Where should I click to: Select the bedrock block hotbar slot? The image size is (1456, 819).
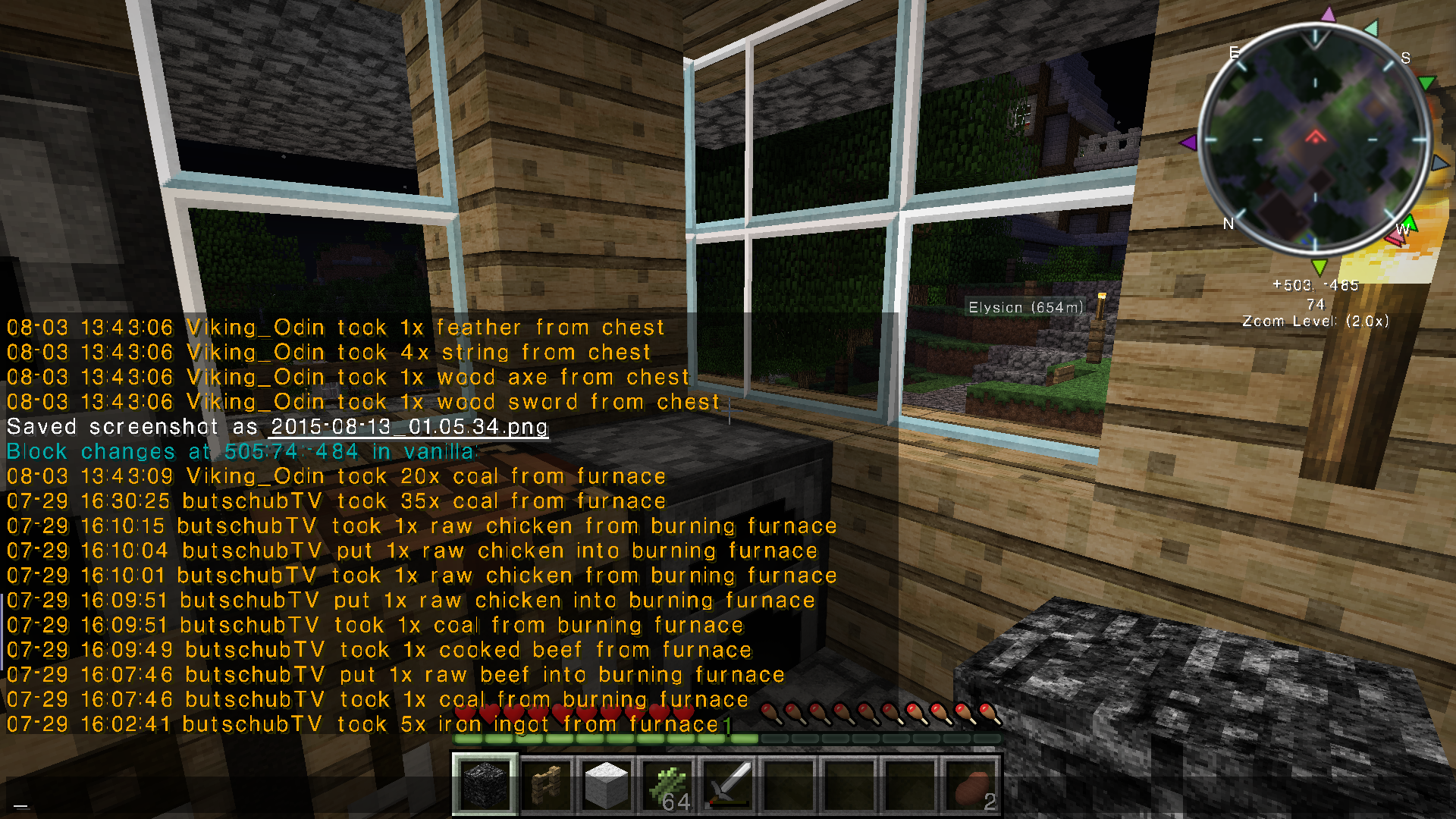[485, 784]
